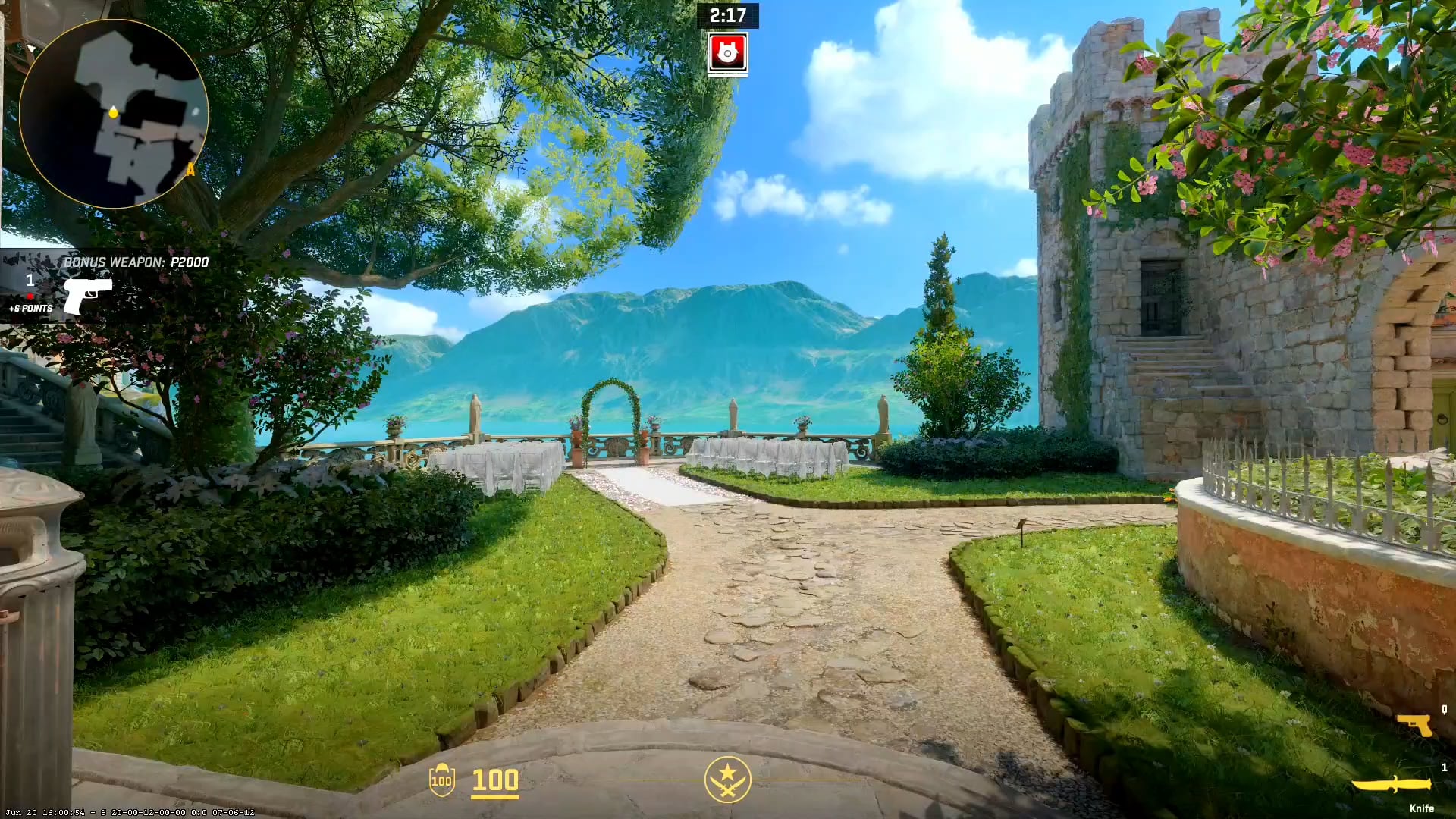Screen dimensions: 1456x819
Task: Click the +6 POINTS text
Action: (x=30, y=309)
